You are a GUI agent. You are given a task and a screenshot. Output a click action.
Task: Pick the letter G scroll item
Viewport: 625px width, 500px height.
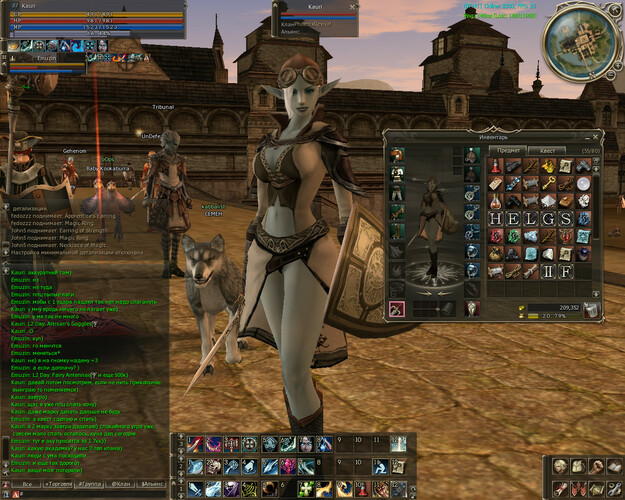(547, 218)
